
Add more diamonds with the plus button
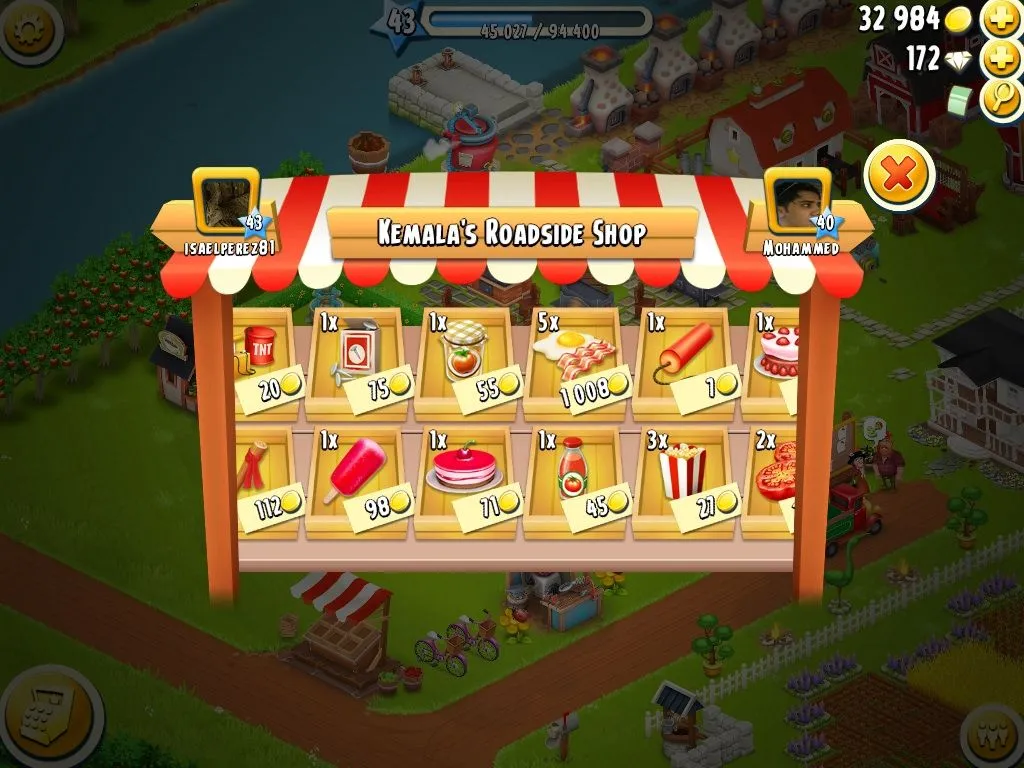pyautogui.click(x=1001, y=58)
